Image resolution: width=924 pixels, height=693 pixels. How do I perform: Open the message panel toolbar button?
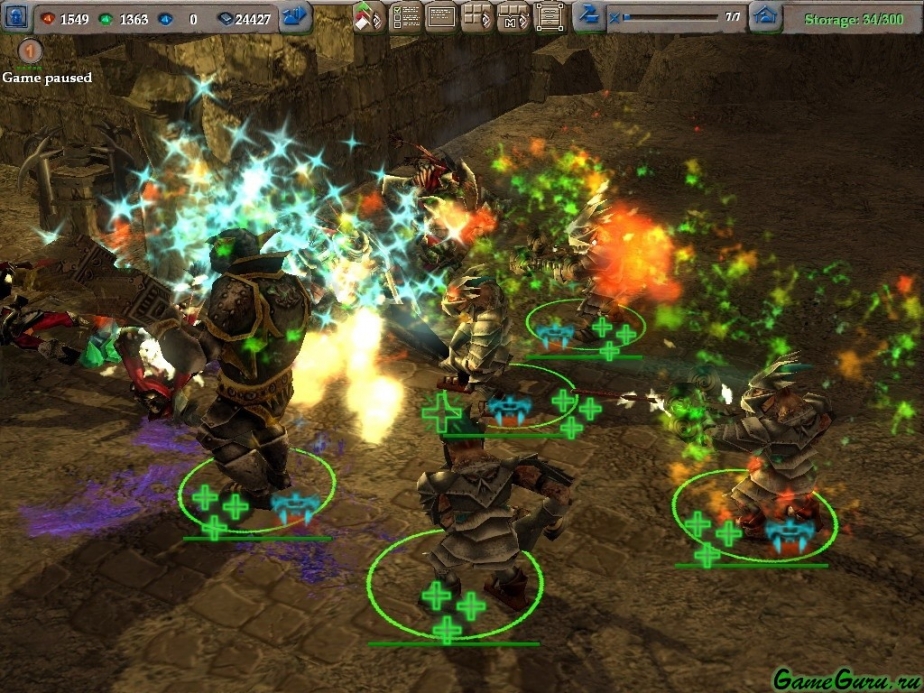click(x=441, y=17)
